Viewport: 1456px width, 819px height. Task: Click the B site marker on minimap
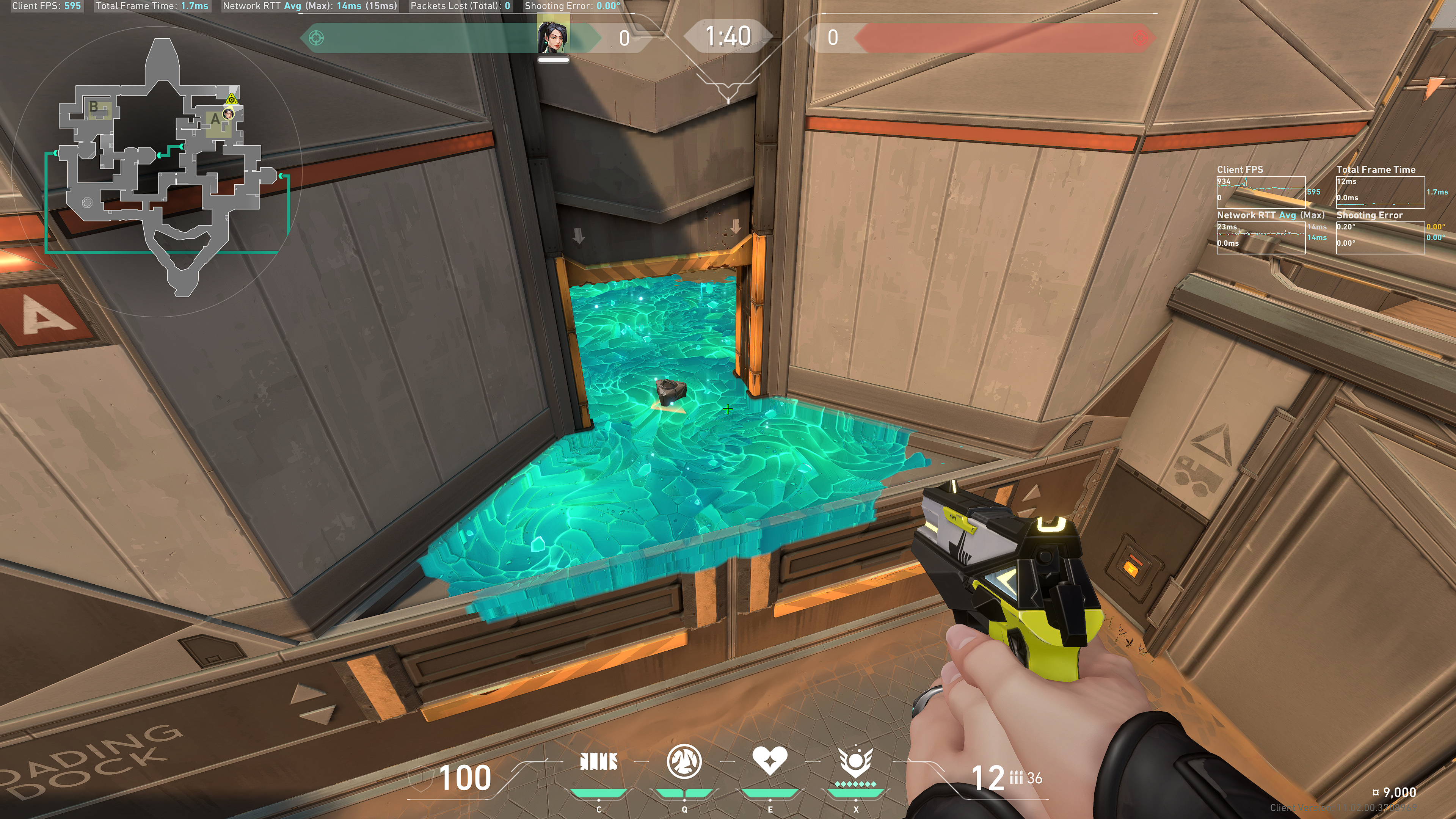(x=94, y=106)
